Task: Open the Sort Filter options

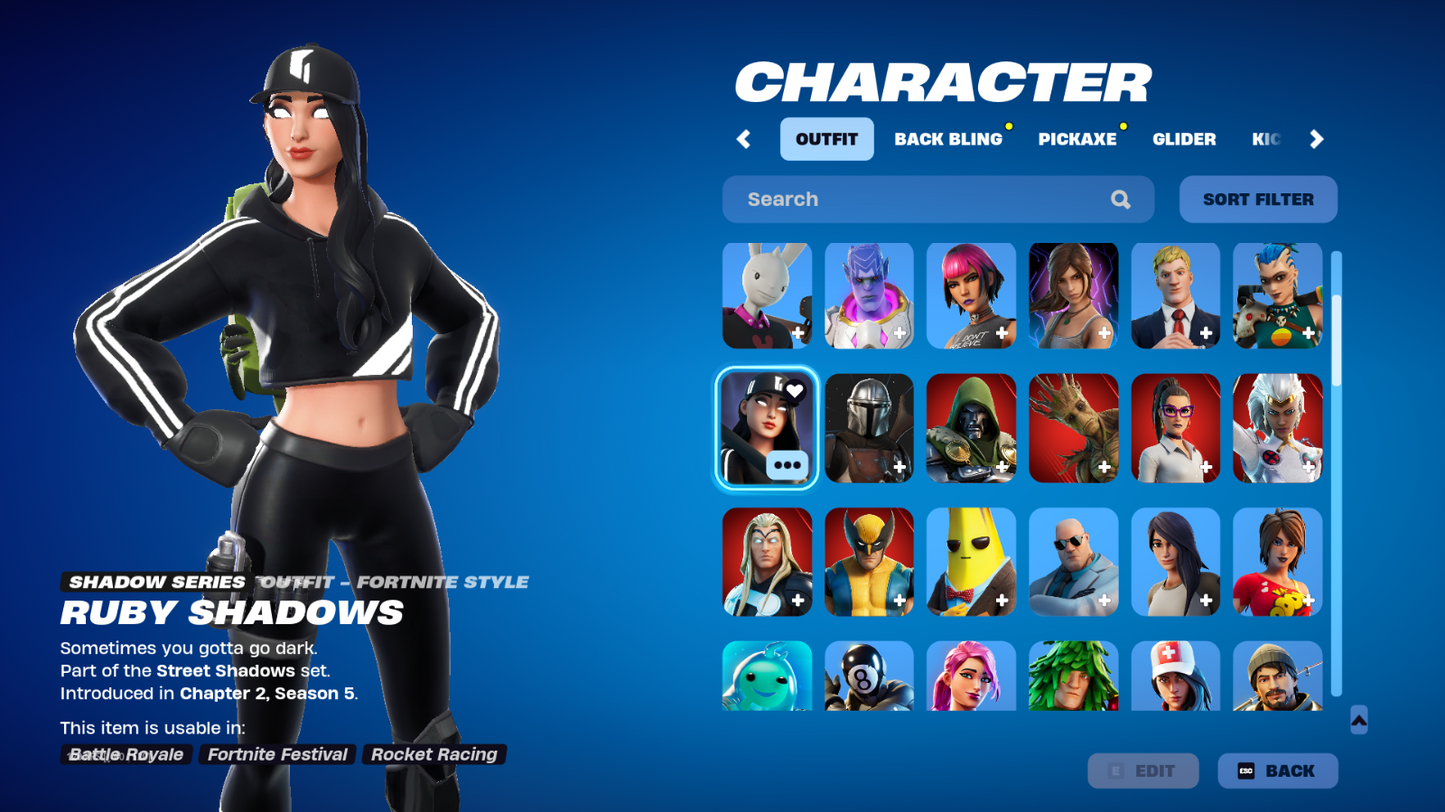Action: [1257, 199]
